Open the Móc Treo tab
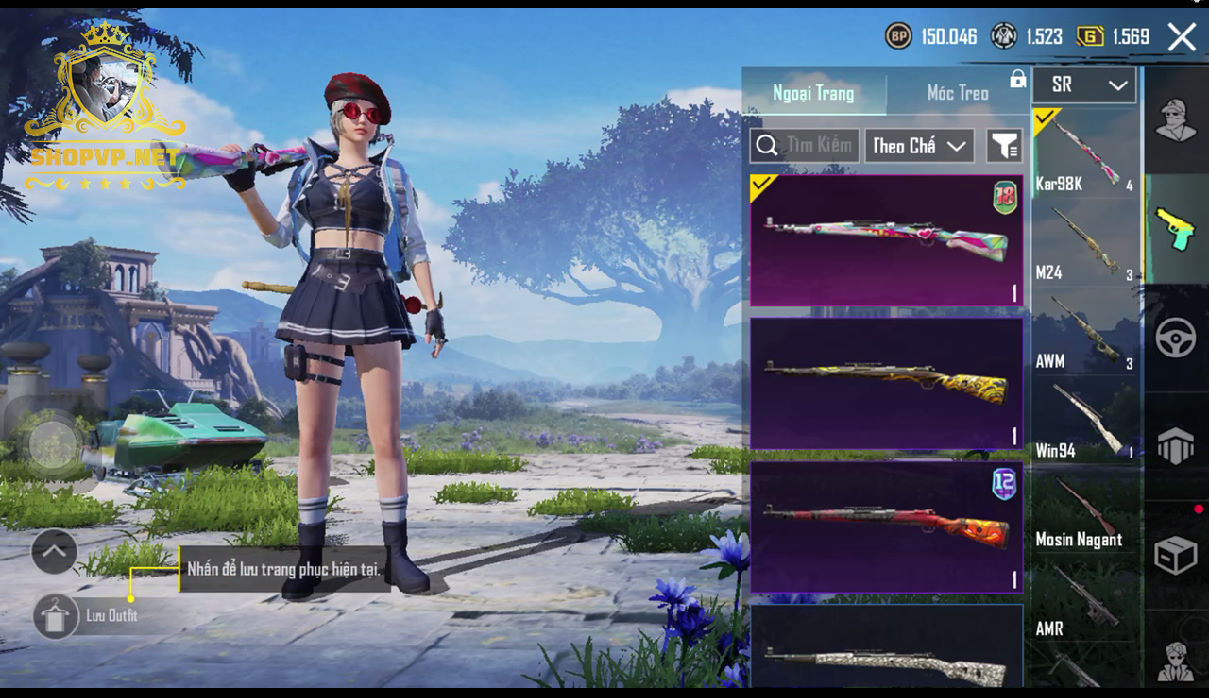The height and width of the screenshot is (698, 1209). click(957, 93)
